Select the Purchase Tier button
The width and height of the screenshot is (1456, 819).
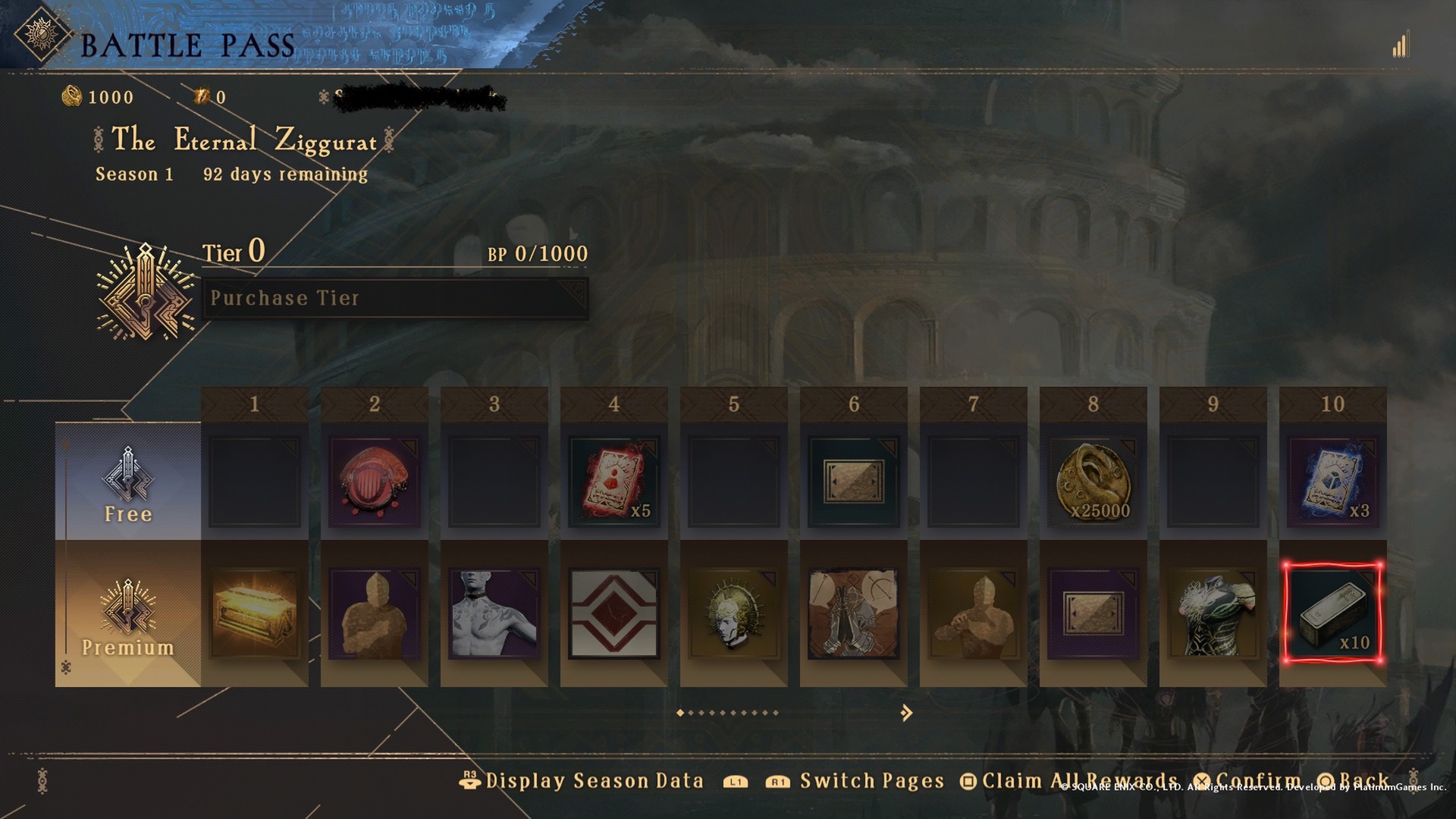click(x=394, y=298)
